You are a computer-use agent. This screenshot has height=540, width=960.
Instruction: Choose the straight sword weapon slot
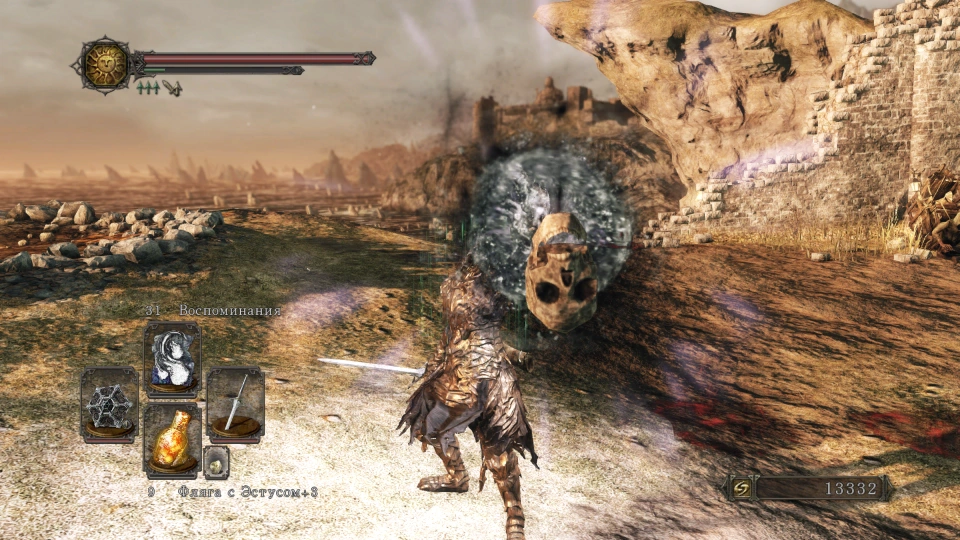[236, 404]
